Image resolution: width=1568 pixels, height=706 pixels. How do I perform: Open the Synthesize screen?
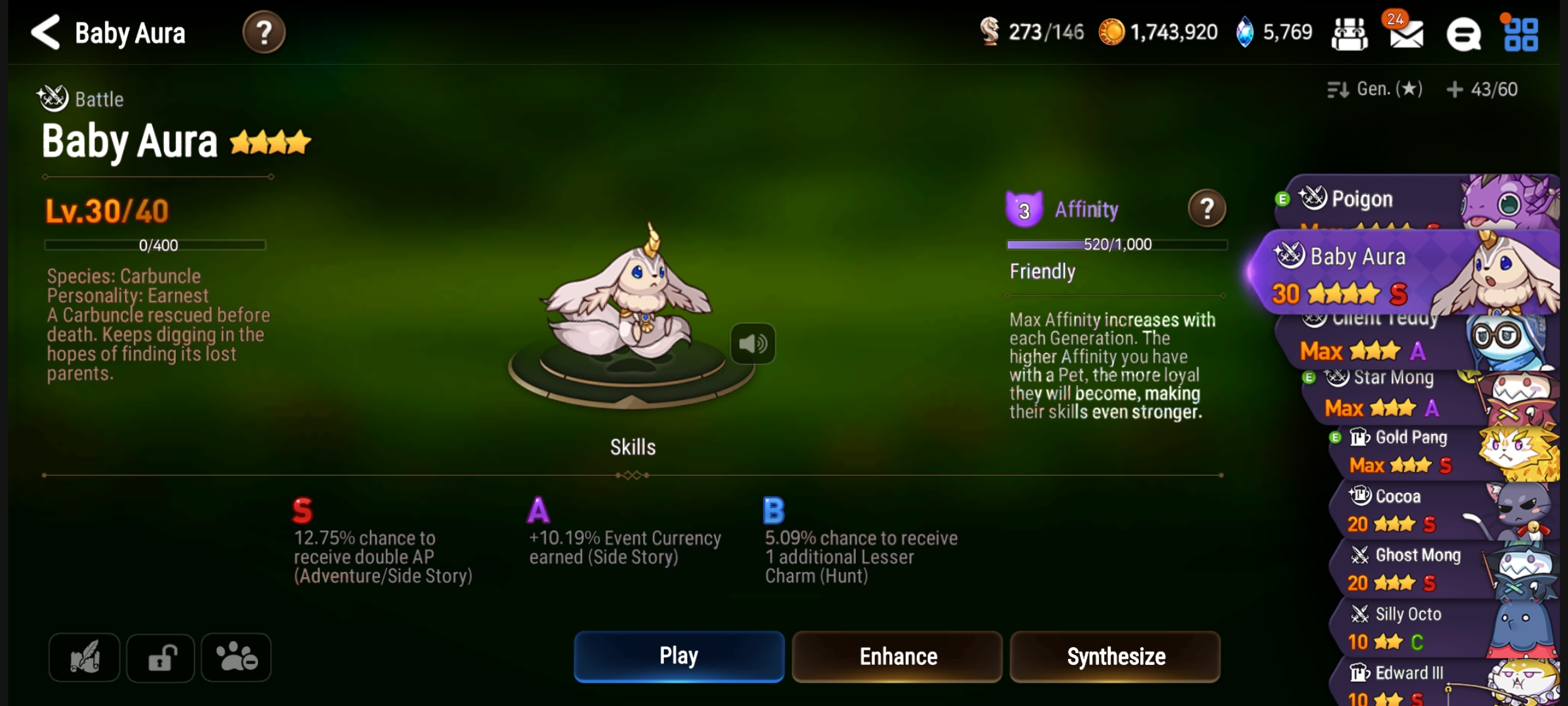[1114, 656]
